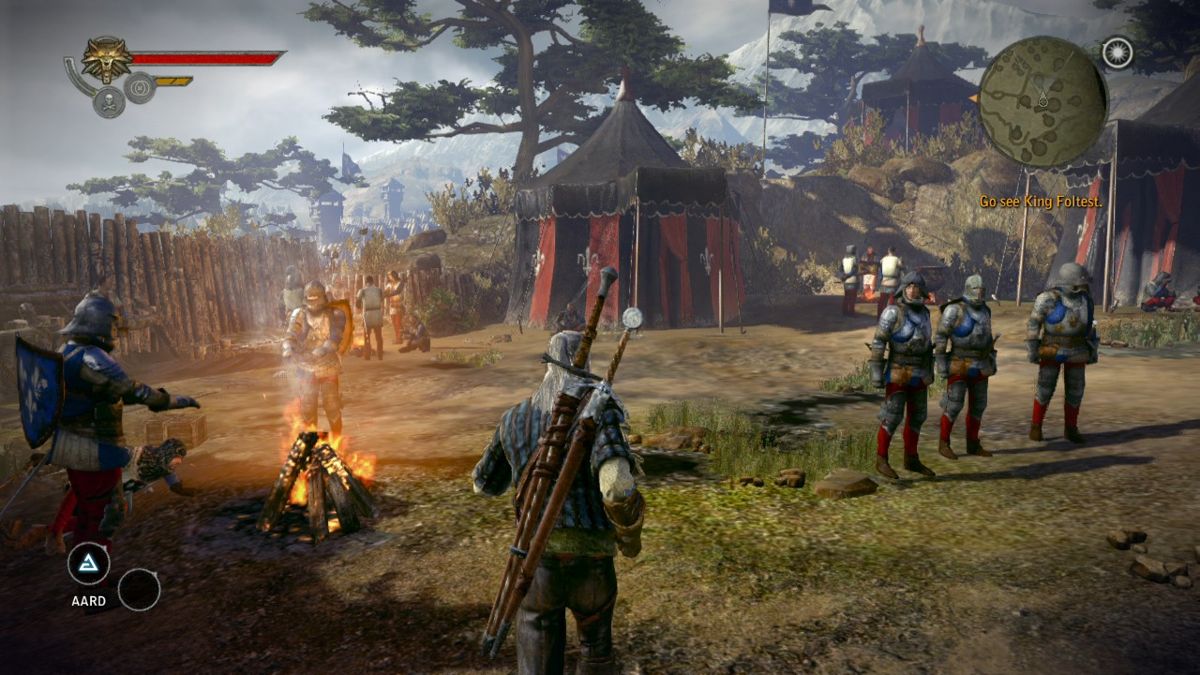The image size is (1200, 675).
Task: Open the circular minimap
Action: coord(1042,102)
